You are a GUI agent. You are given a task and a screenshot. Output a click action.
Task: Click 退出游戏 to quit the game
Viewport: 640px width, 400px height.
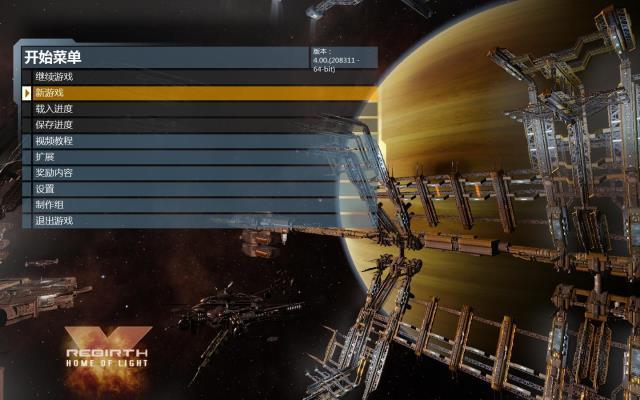tap(54, 221)
